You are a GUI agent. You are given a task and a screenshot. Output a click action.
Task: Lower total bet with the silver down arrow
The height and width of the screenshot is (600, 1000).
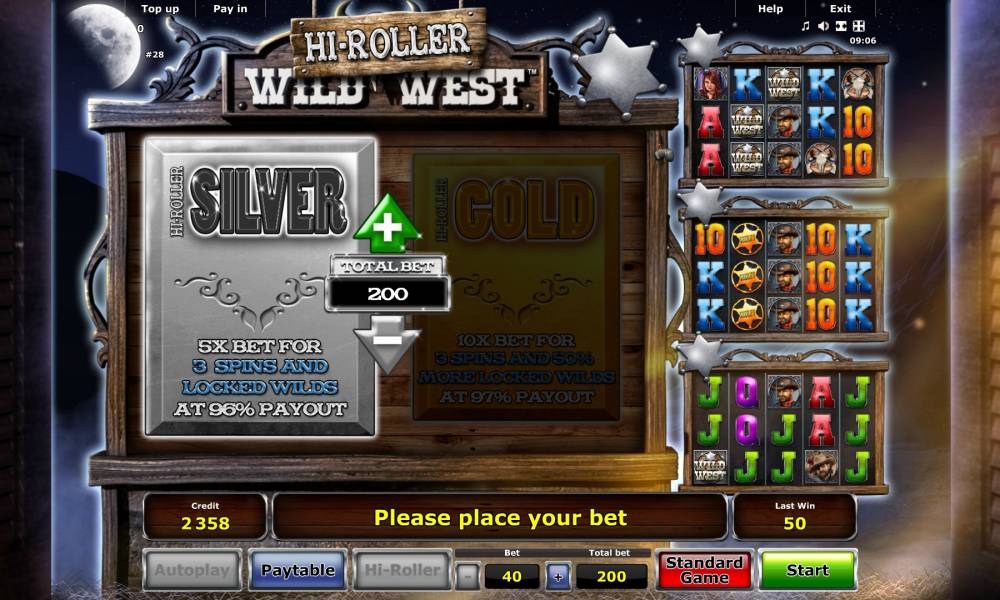387,342
